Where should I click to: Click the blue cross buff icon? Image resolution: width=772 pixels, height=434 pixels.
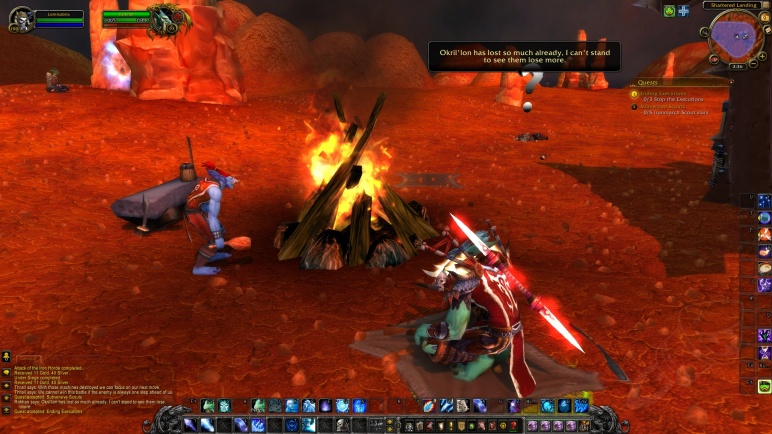click(x=684, y=11)
